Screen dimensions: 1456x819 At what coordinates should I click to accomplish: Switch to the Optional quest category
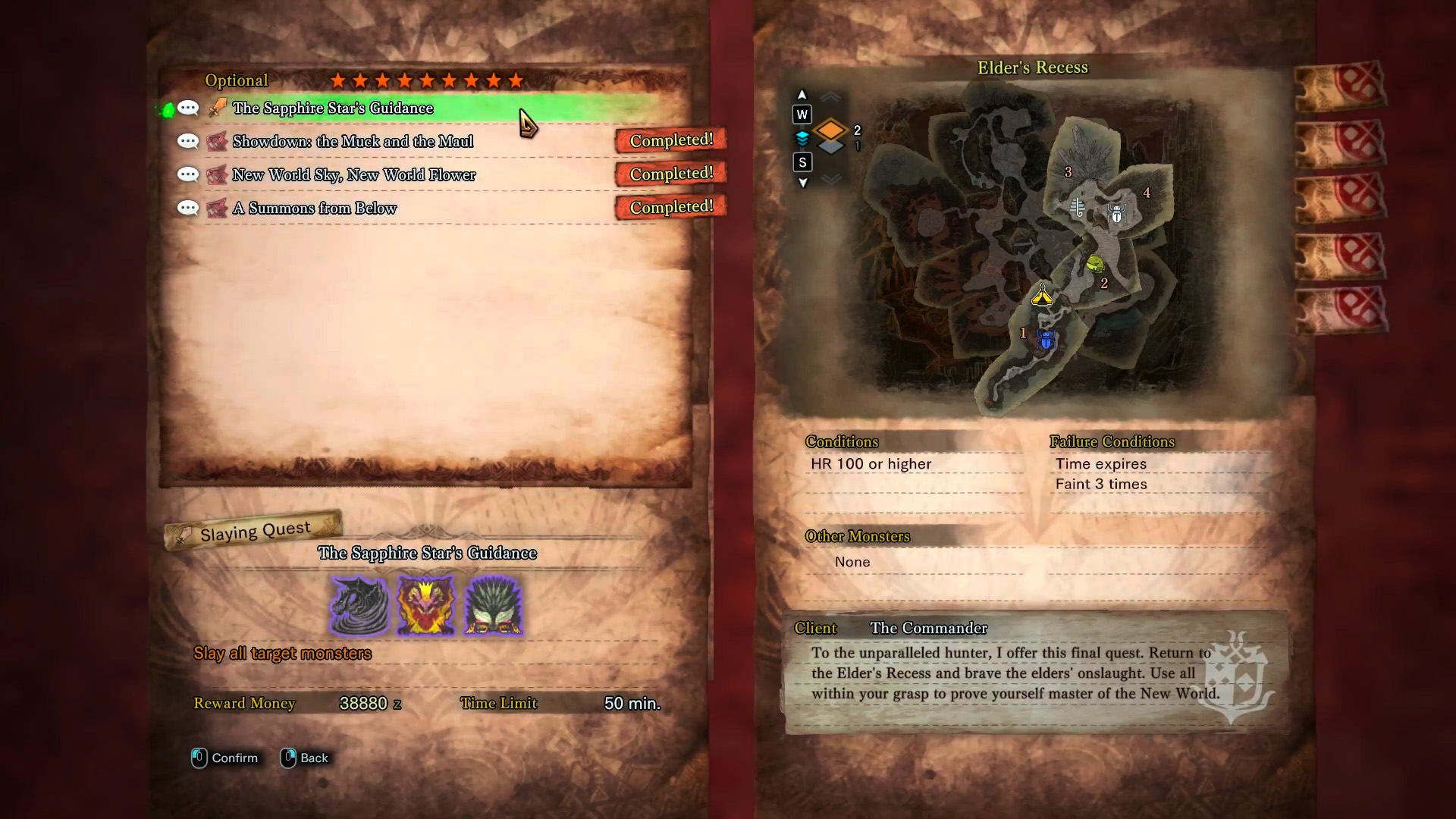pyautogui.click(x=236, y=80)
